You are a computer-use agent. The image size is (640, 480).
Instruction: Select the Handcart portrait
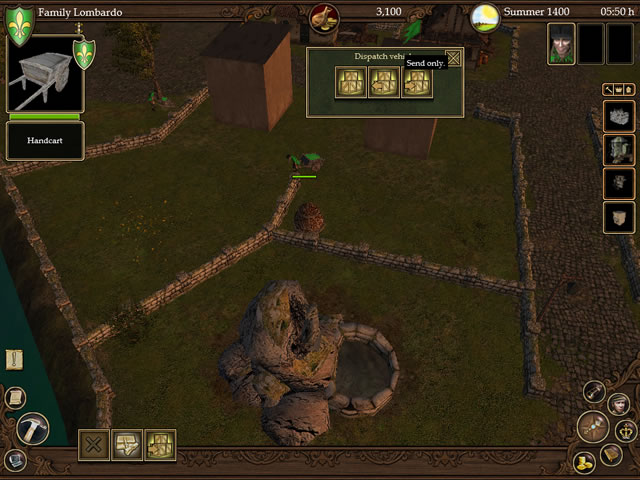point(45,77)
